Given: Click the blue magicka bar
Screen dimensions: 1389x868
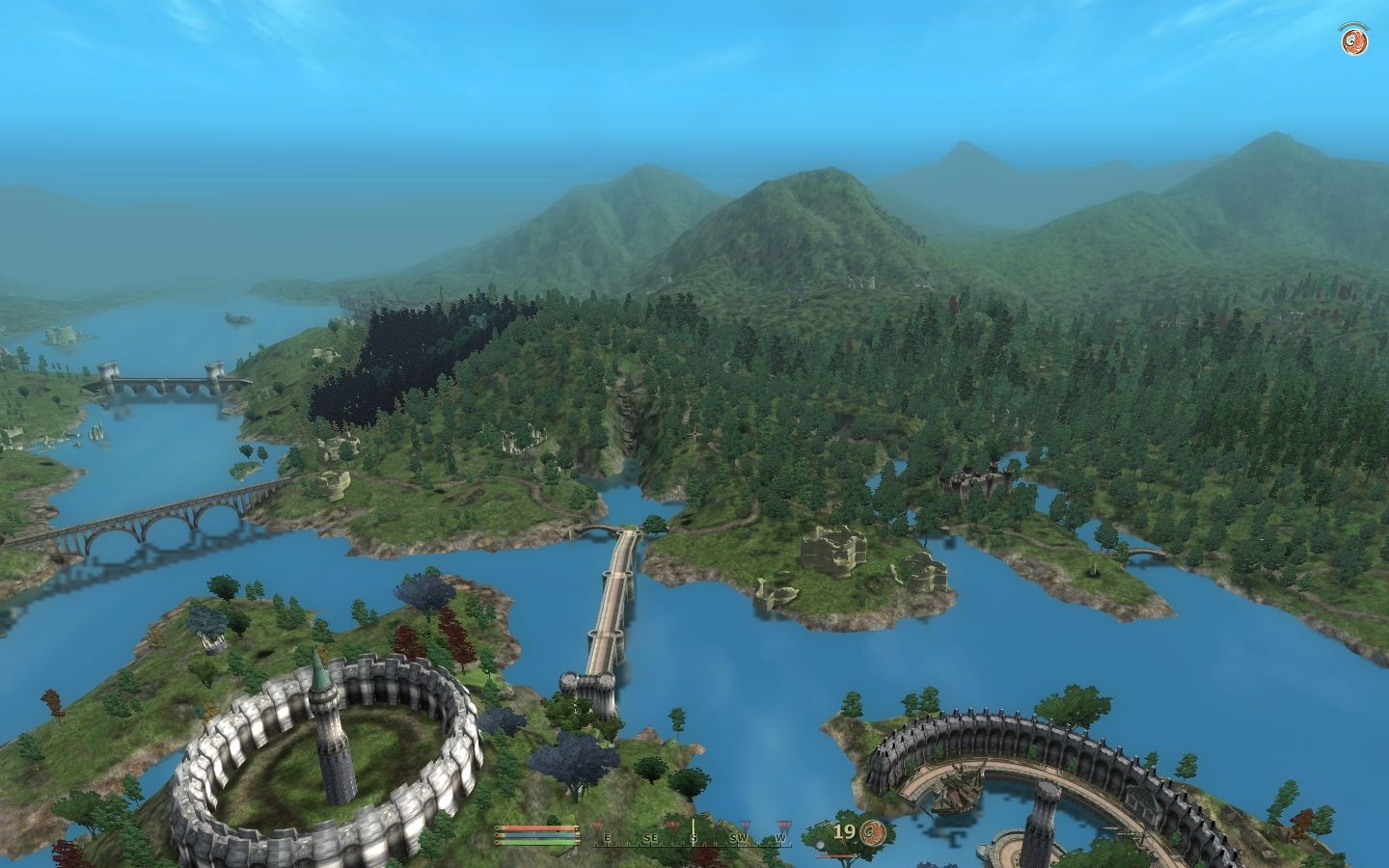Looking at the screenshot, I should tap(535, 836).
